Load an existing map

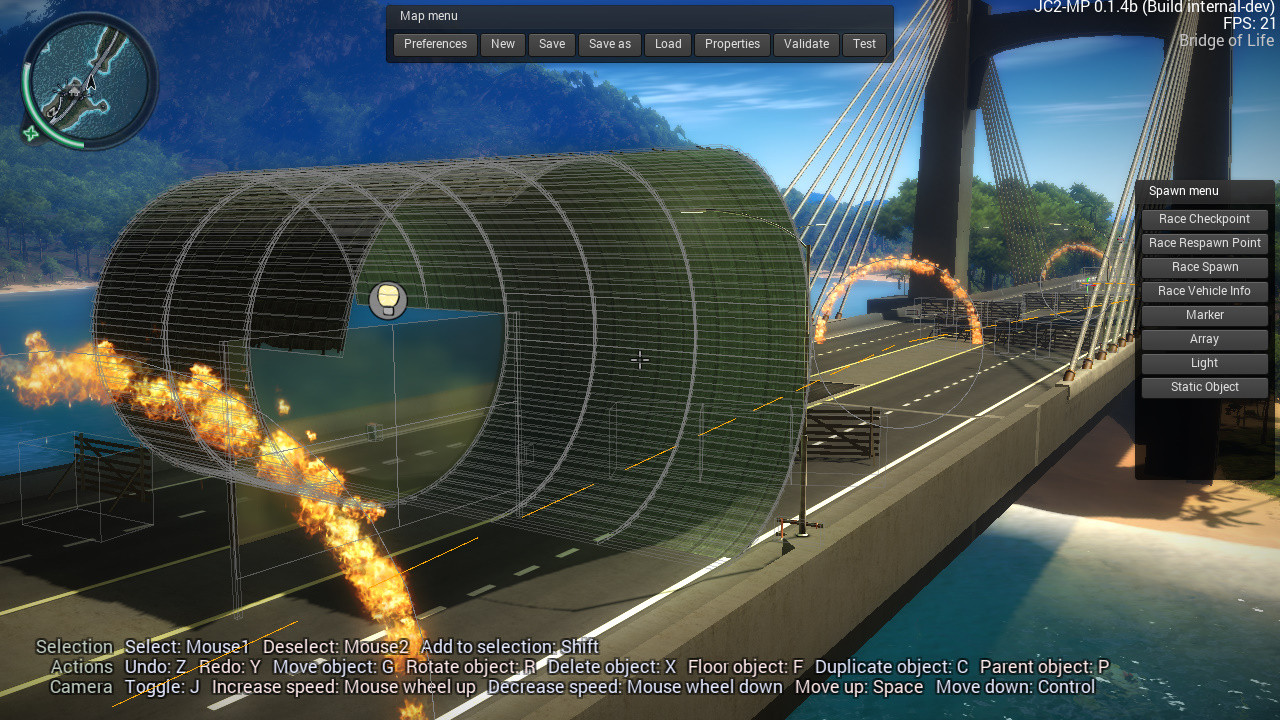[x=668, y=44]
